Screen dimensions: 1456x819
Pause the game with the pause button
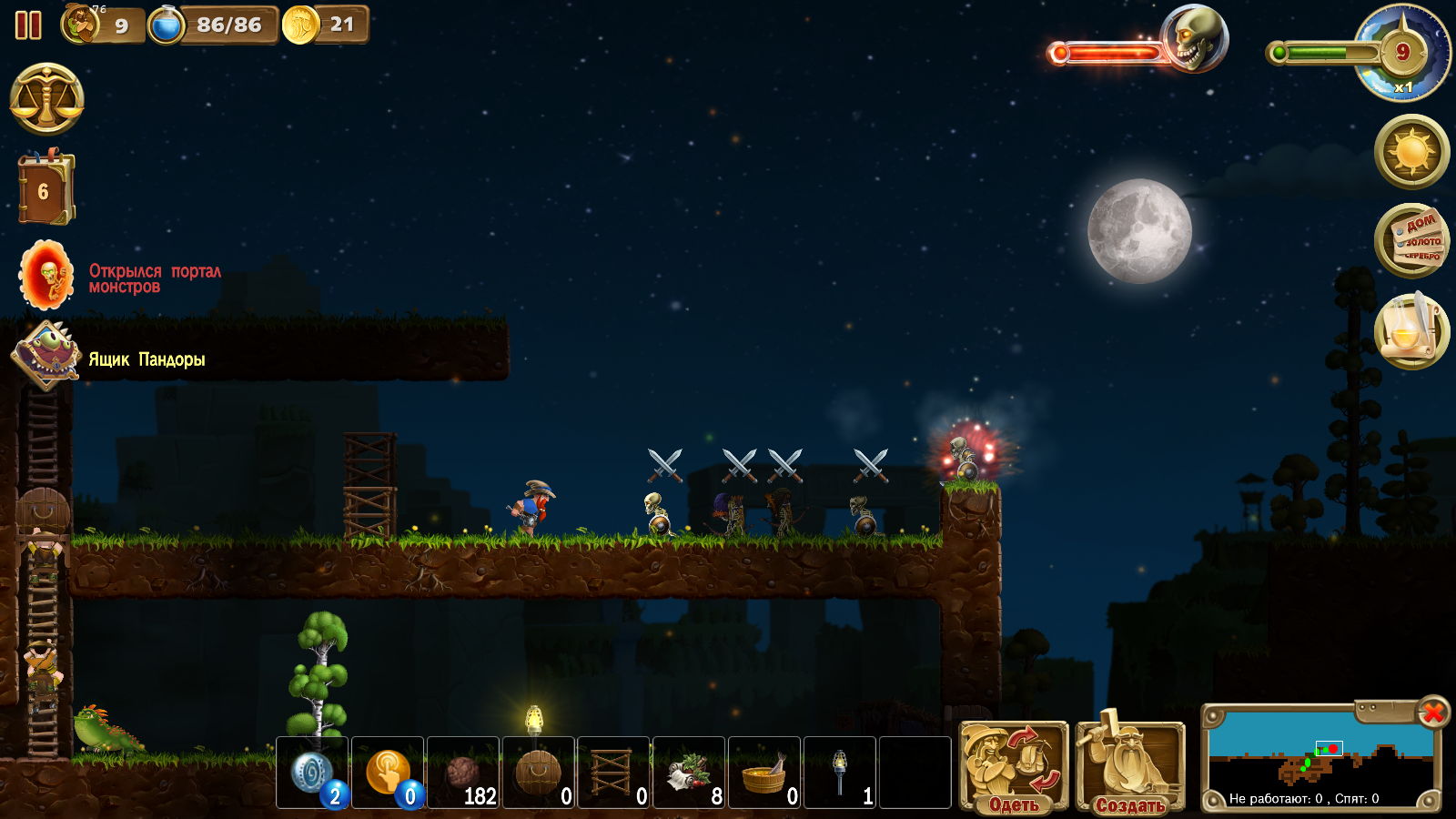pyautogui.click(x=28, y=25)
